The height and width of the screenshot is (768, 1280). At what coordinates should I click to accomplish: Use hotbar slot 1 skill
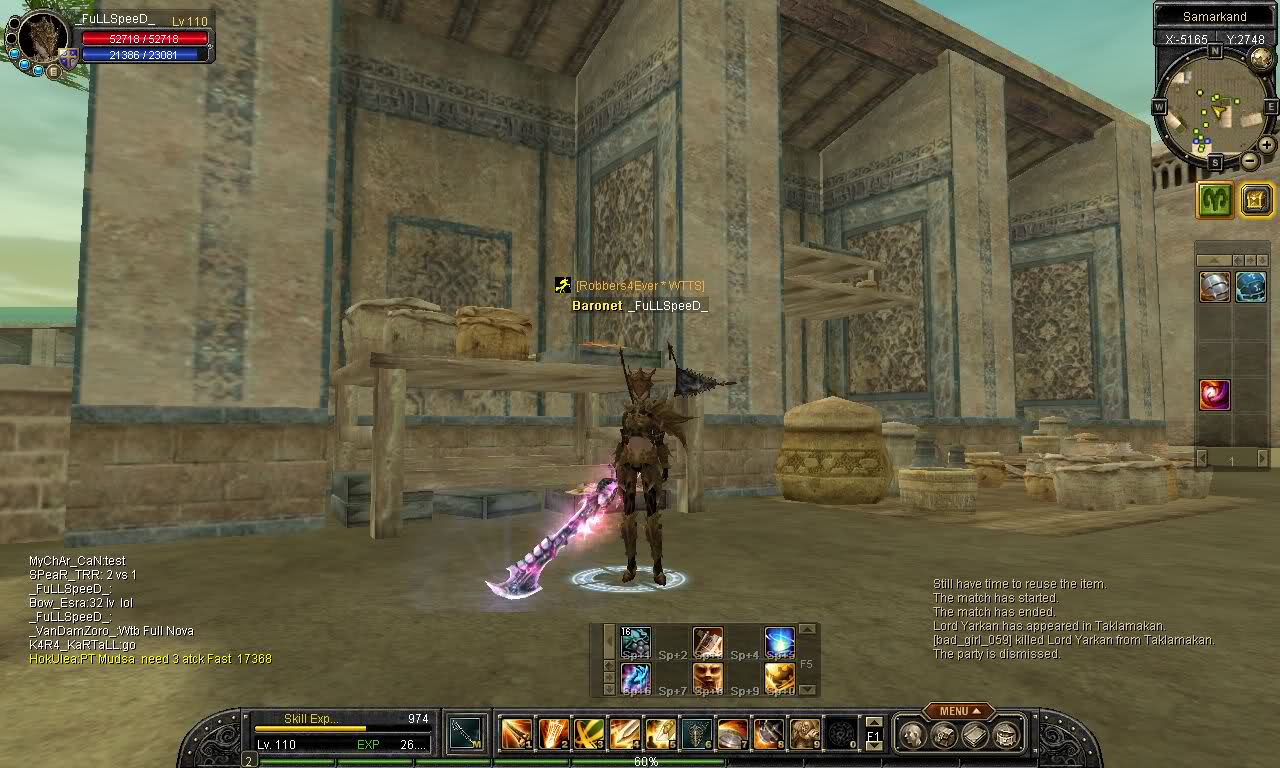coord(517,734)
